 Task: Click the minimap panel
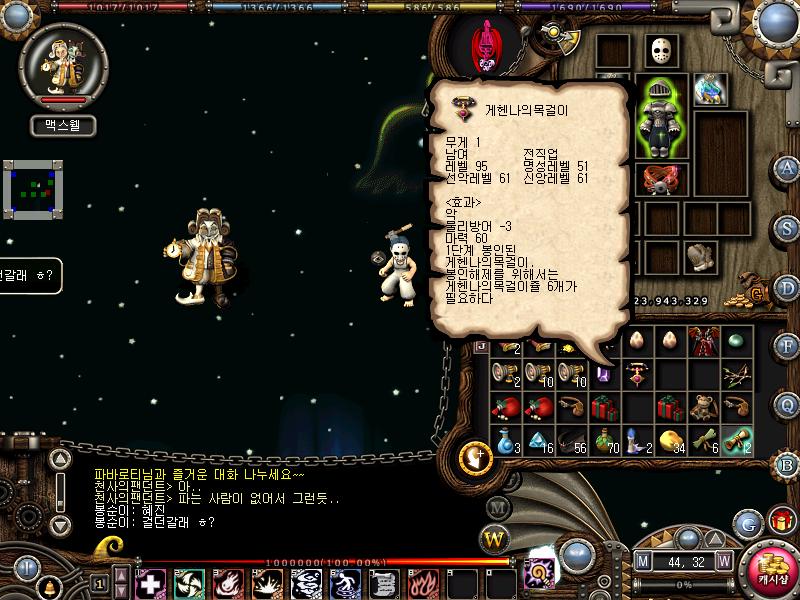pos(33,186)
